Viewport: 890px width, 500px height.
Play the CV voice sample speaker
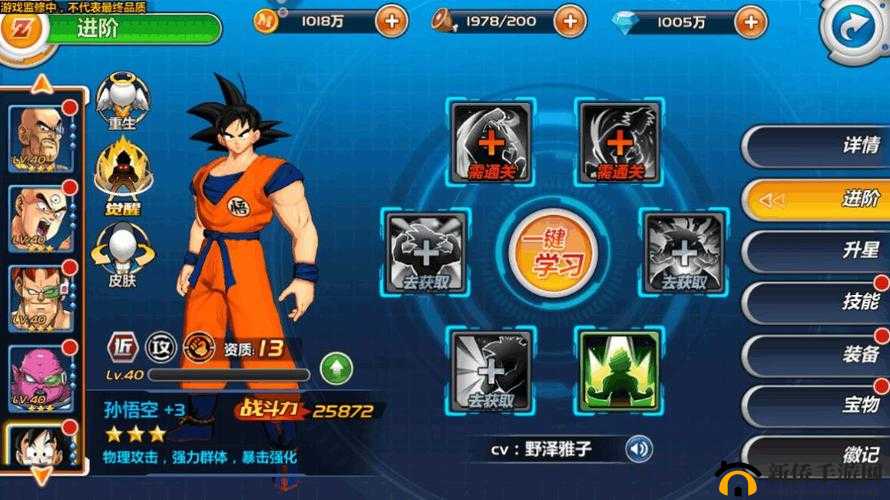(639, 449)
